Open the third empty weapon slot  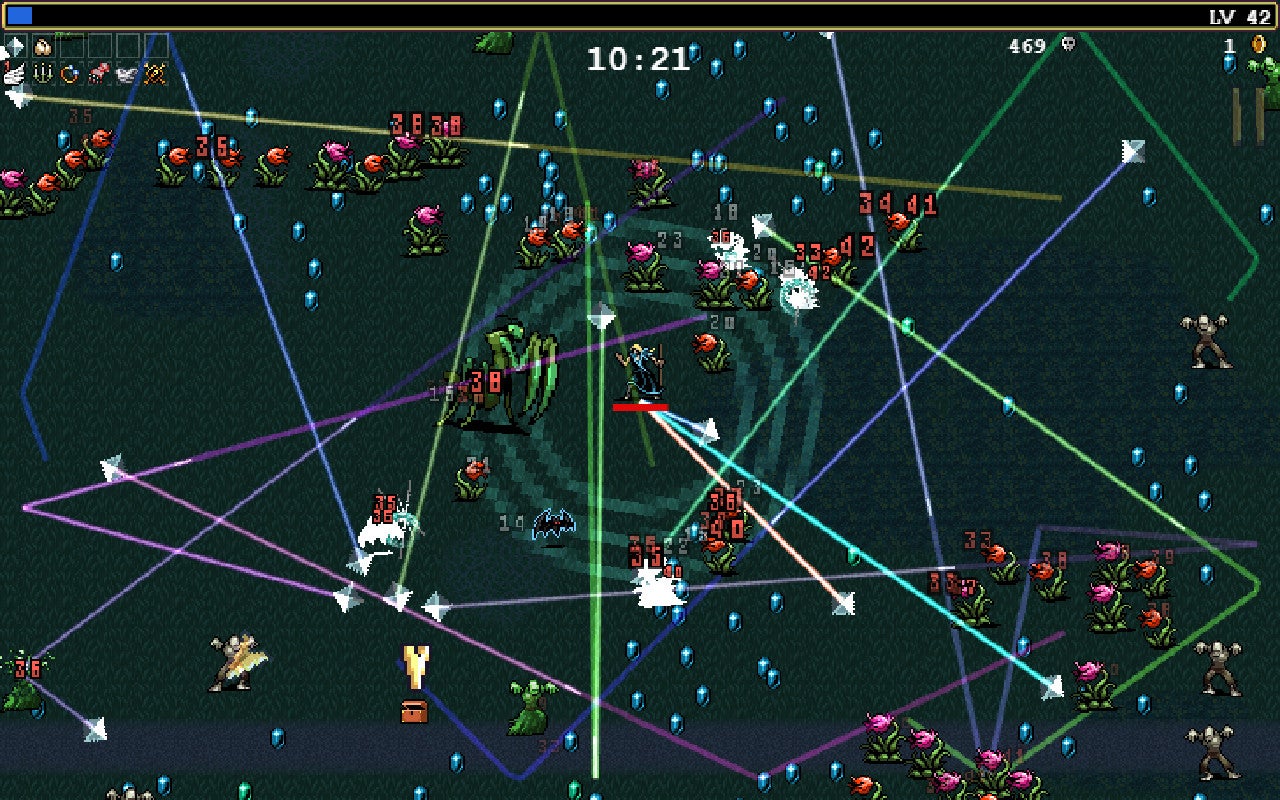pyautogui.click(x=127, y=47)
